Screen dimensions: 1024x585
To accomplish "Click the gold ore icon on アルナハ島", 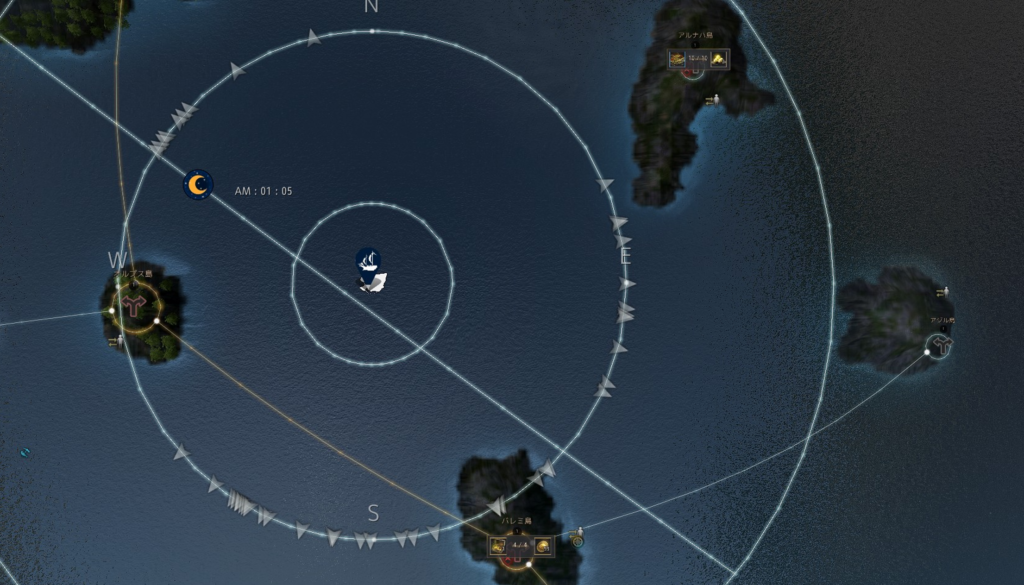I will [x=718, y=60].
